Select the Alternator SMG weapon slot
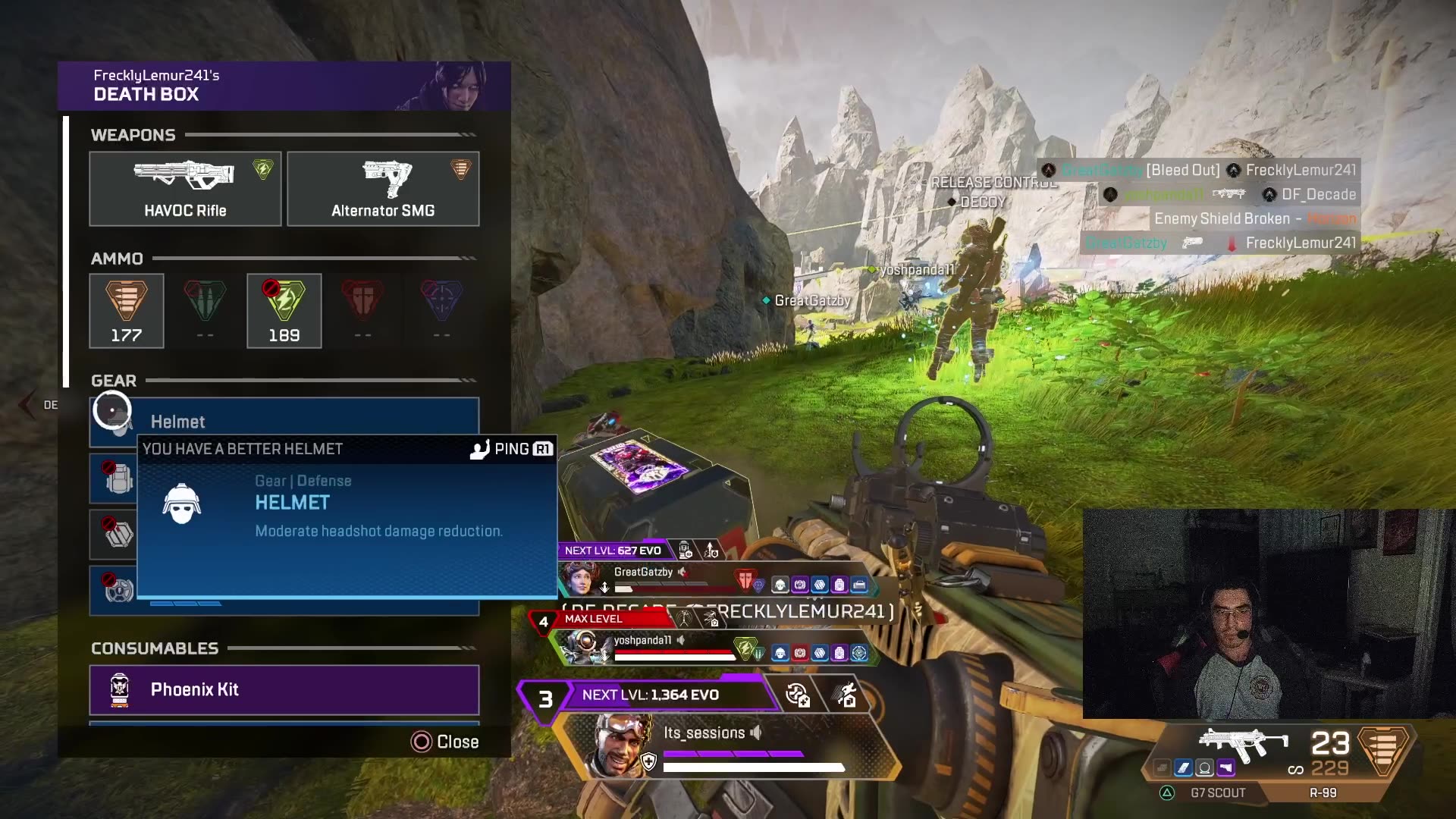The image size is (1456, 819). click(x=383, y=189)
